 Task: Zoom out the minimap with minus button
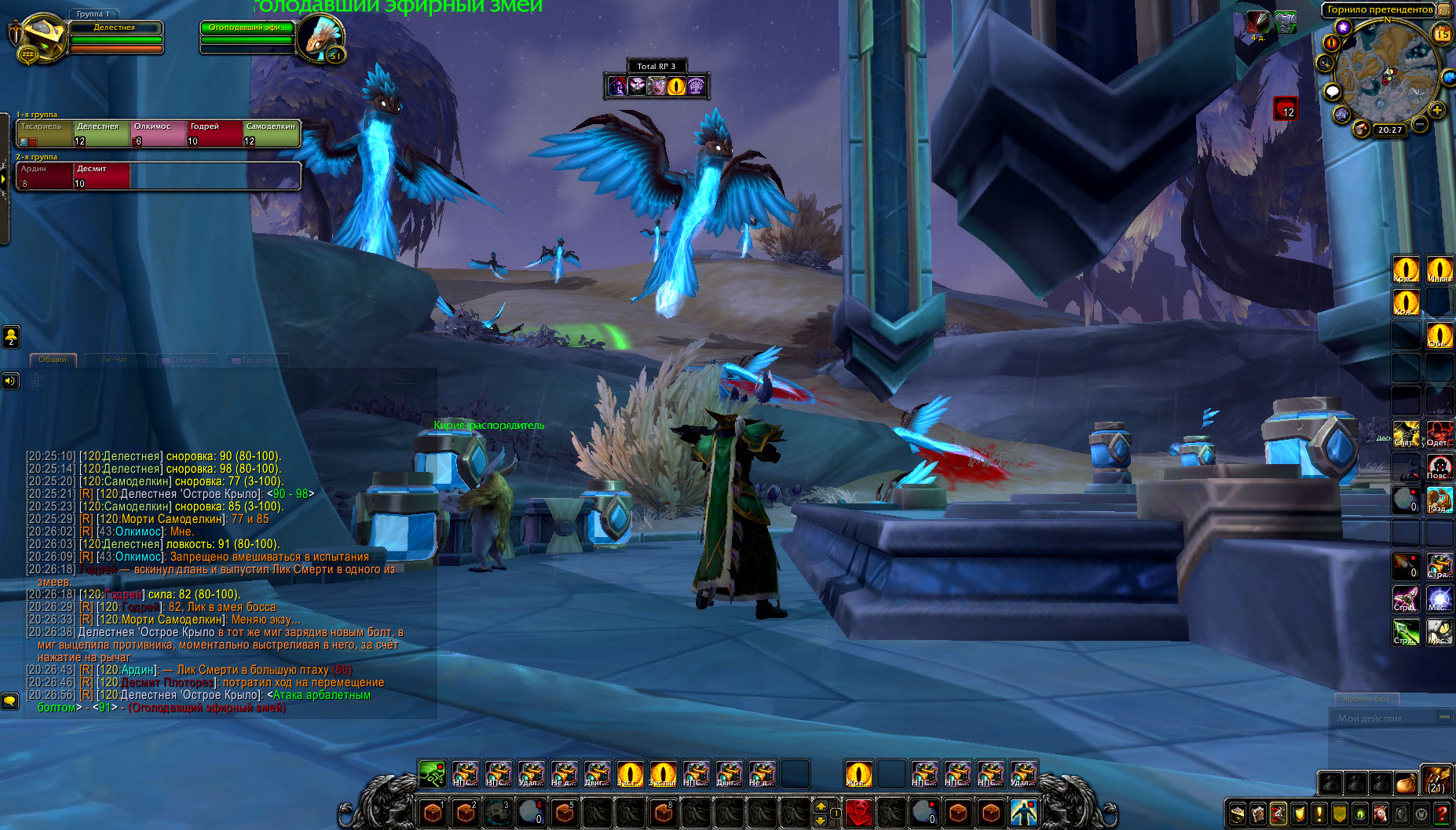point(1420,123)
